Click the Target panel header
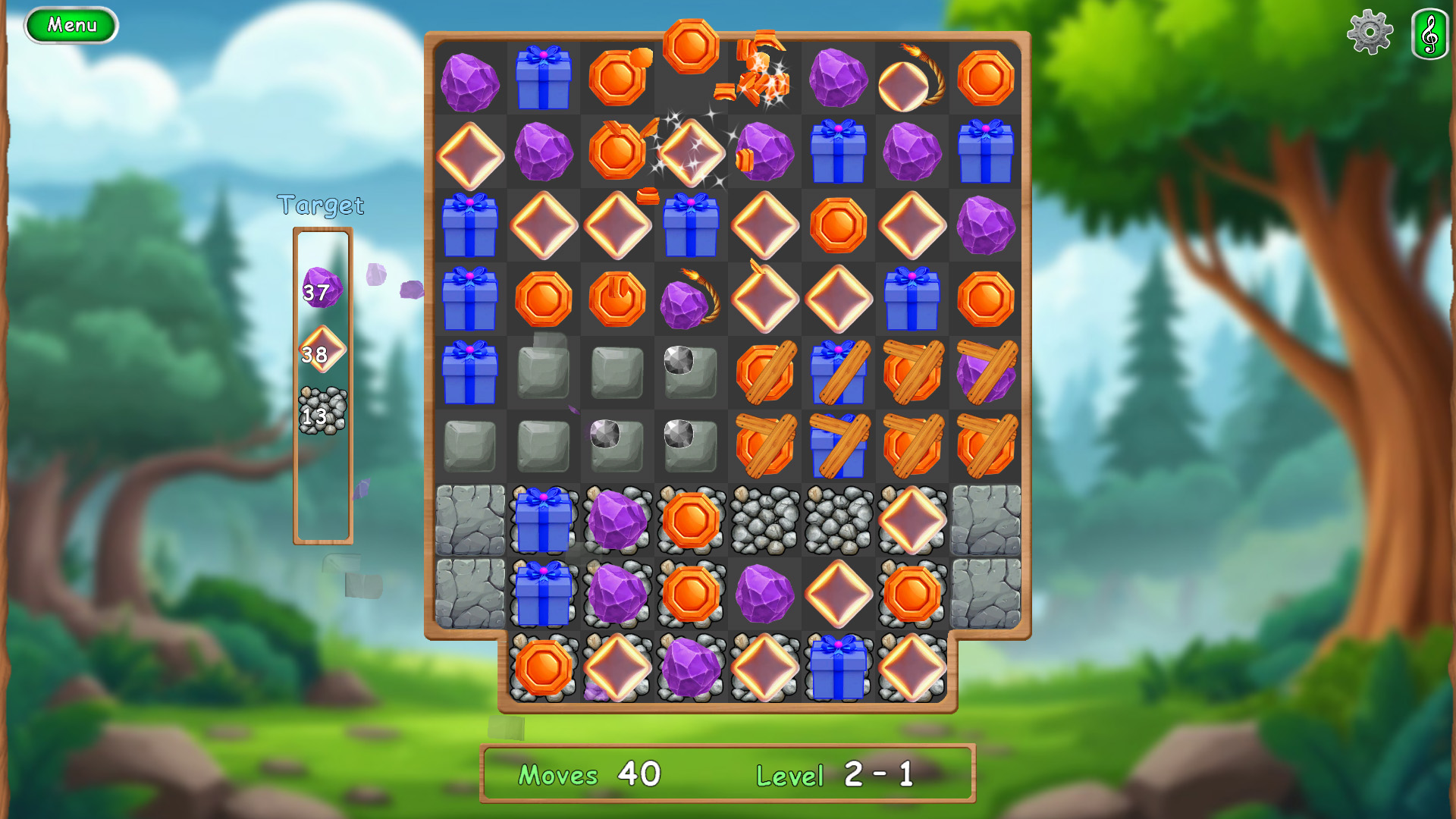 (x=322, y=204)
